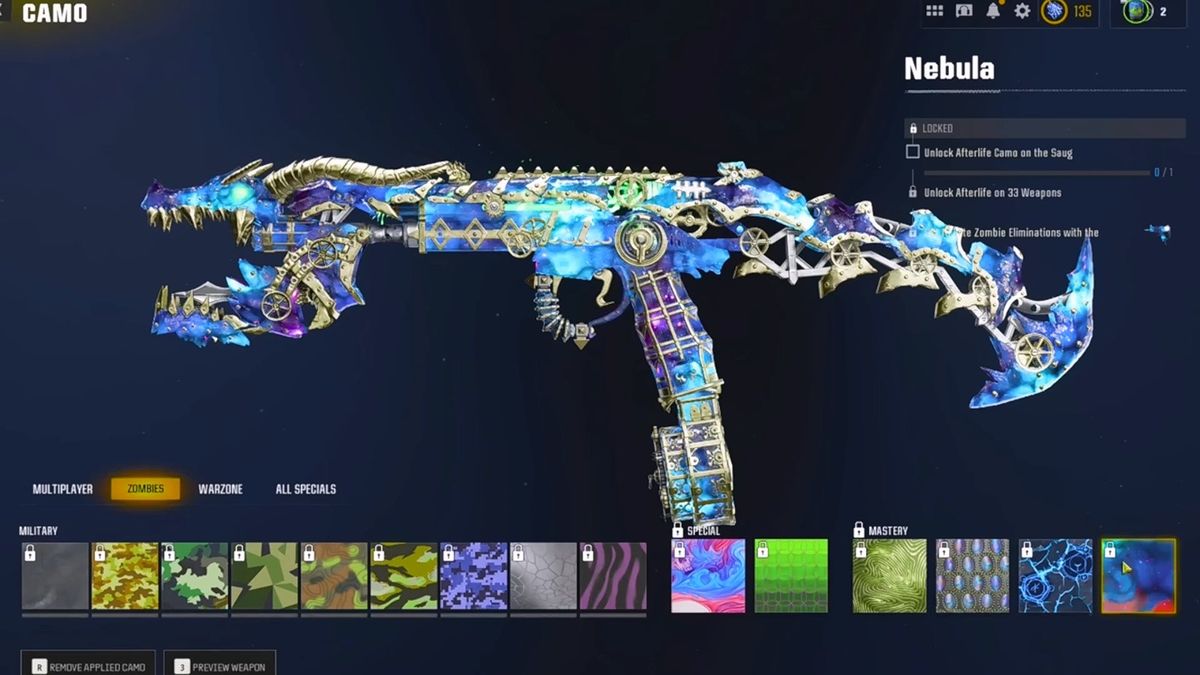
Task: Open the settings gear icon
Action: pyautogui.click(x=1022, y=11)
